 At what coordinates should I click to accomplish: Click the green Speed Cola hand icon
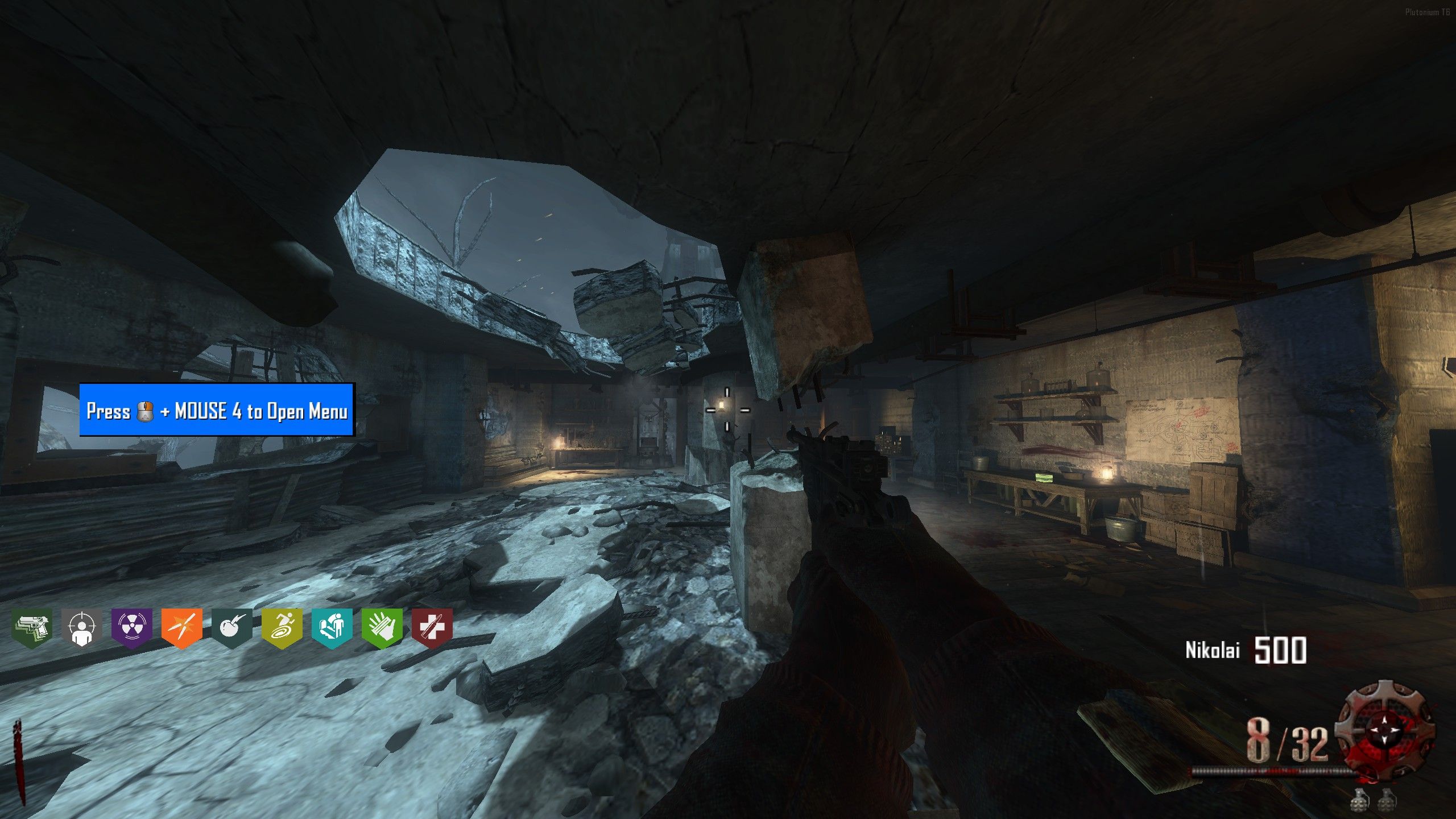382,627
